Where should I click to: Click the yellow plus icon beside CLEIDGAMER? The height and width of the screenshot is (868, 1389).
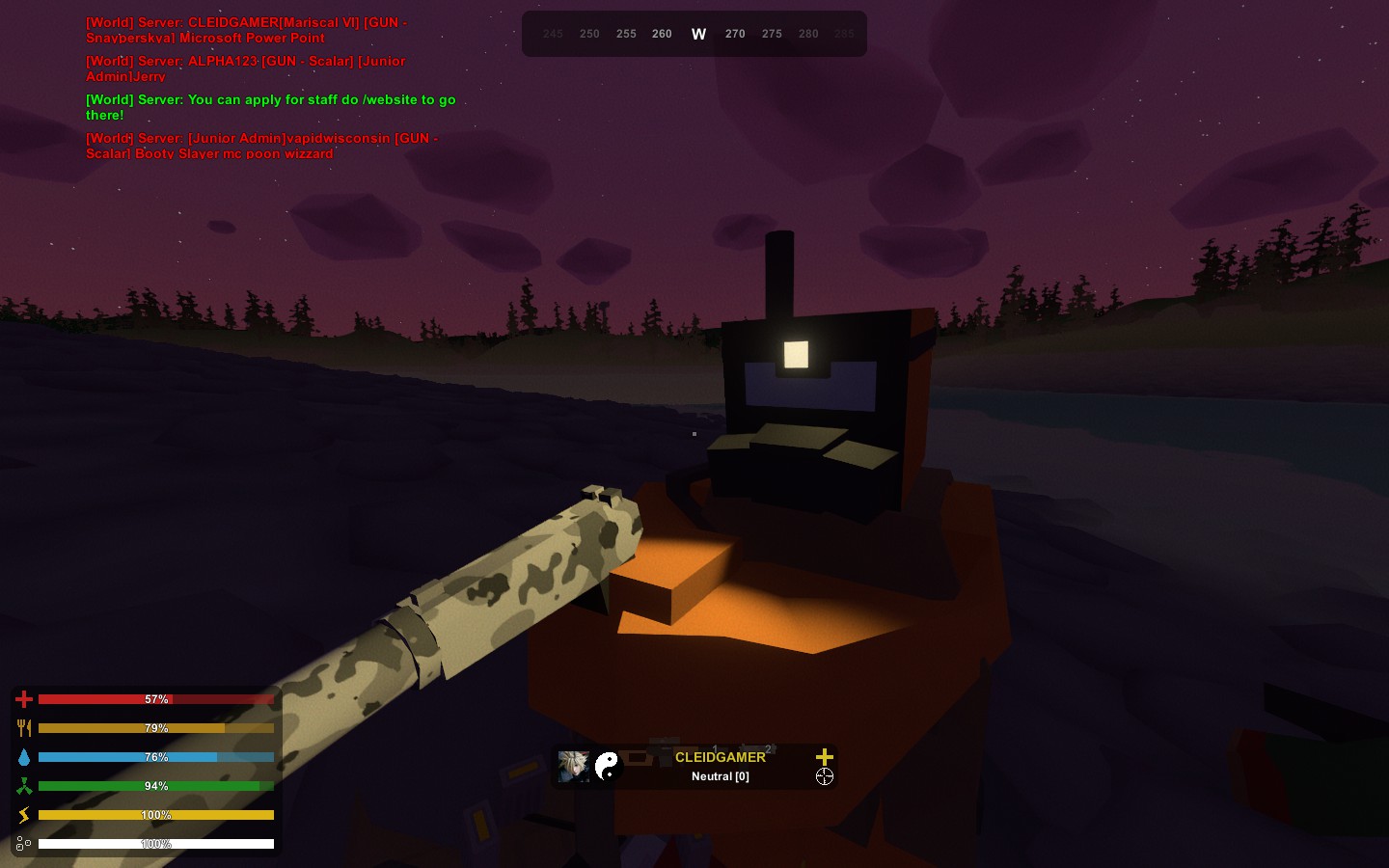(825, 757)
